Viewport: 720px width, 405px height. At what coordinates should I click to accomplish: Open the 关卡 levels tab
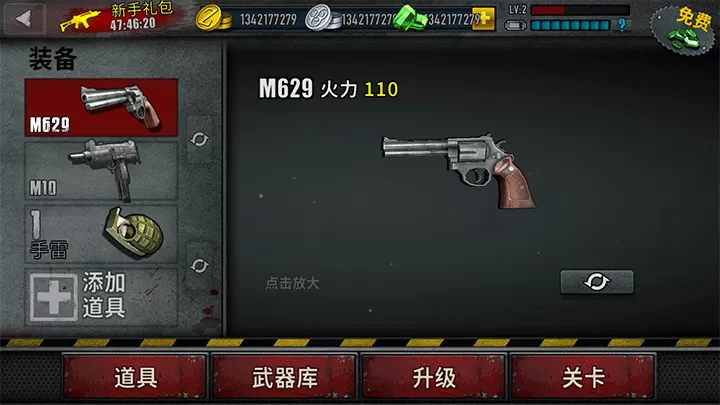point(583,378)
